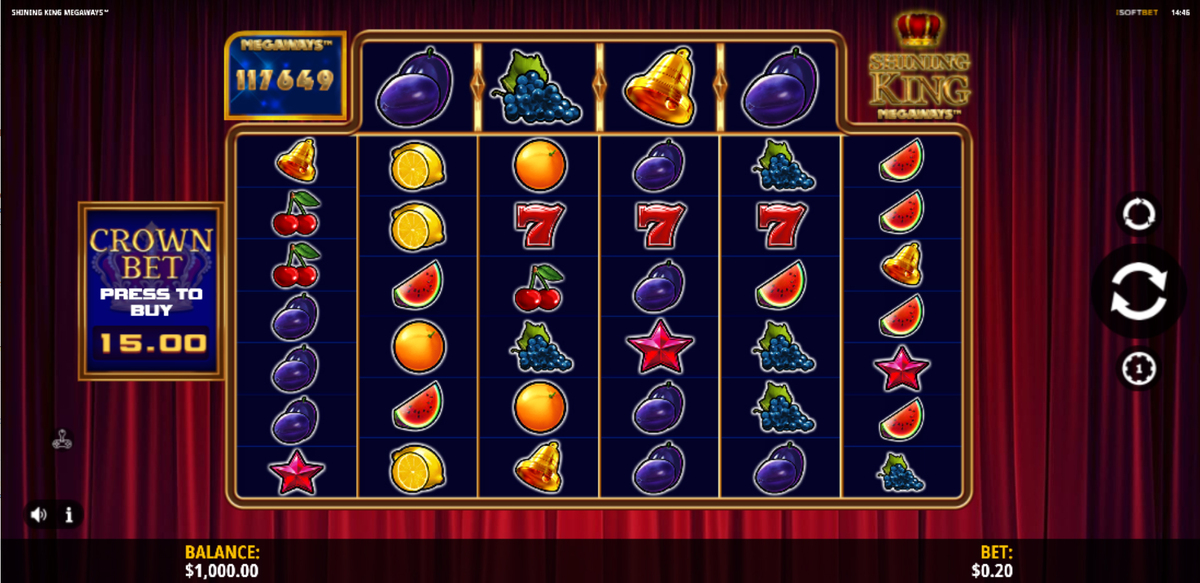The image size is (1200, 583).
Task: Buy the Crown Bet feature for 15.00
Action: pyautogui.click(x=151, y=291)
